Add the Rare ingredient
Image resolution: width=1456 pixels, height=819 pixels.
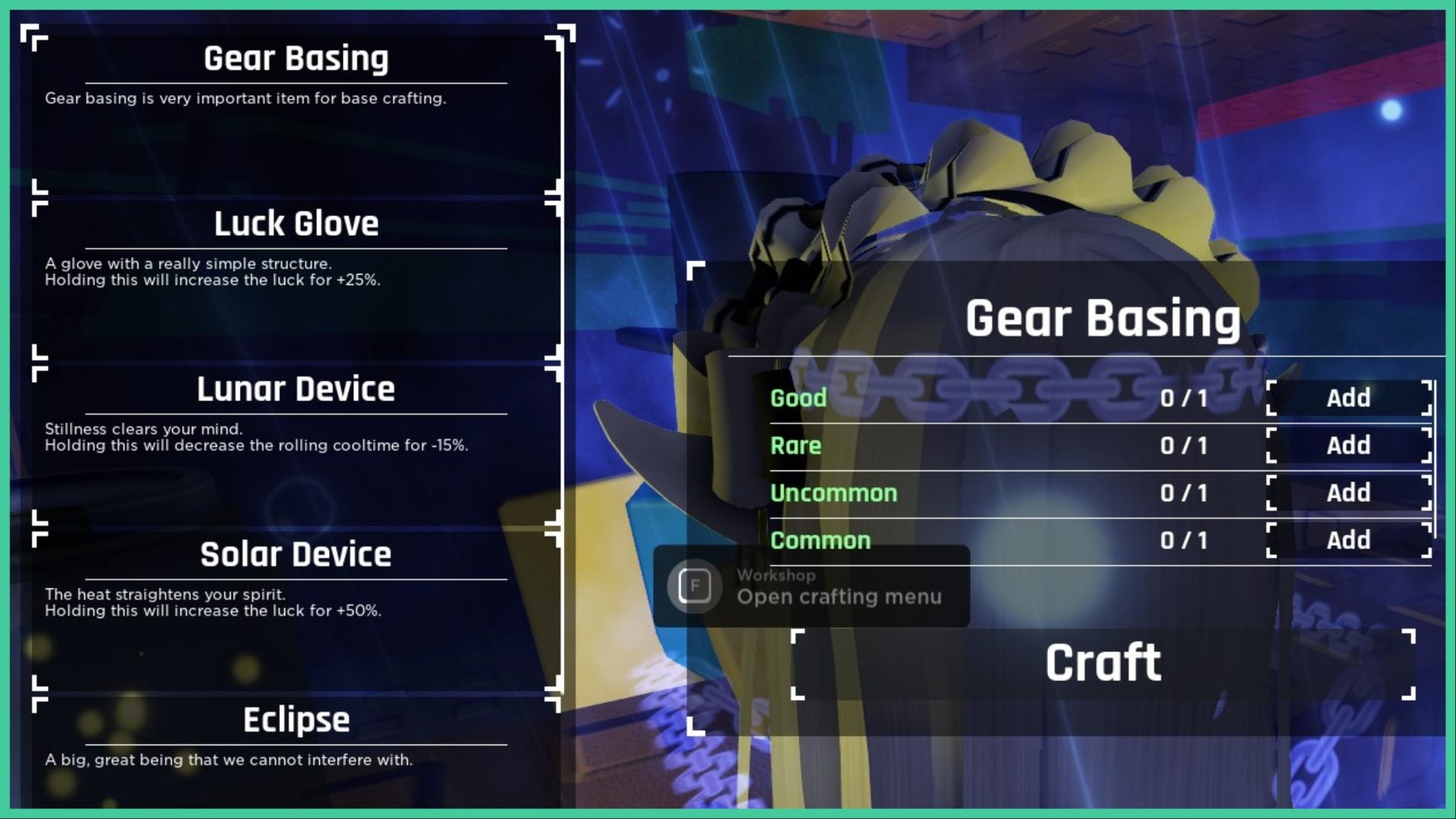click(1348, 446)
